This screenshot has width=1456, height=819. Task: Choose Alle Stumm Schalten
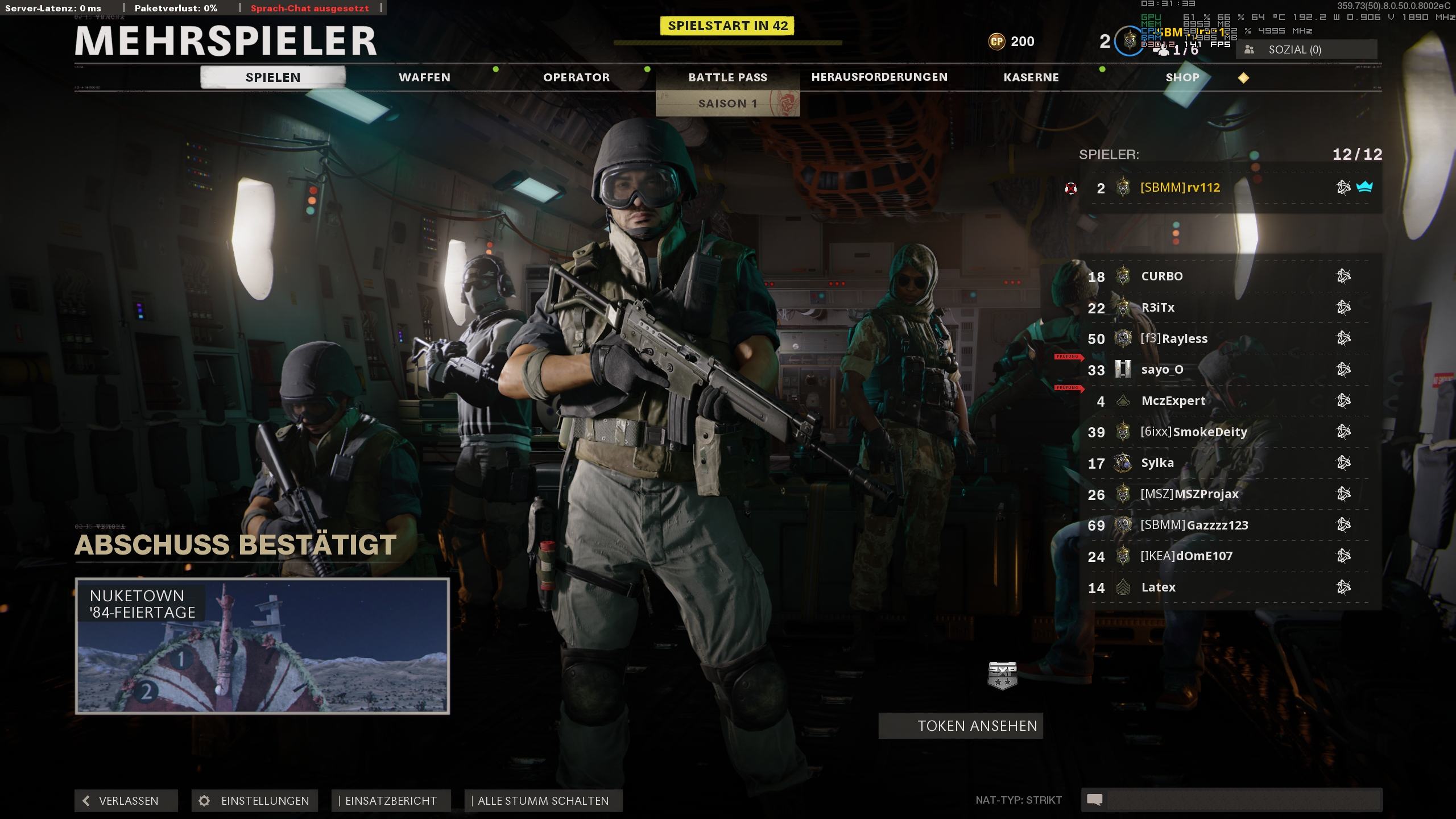[543, 801]
